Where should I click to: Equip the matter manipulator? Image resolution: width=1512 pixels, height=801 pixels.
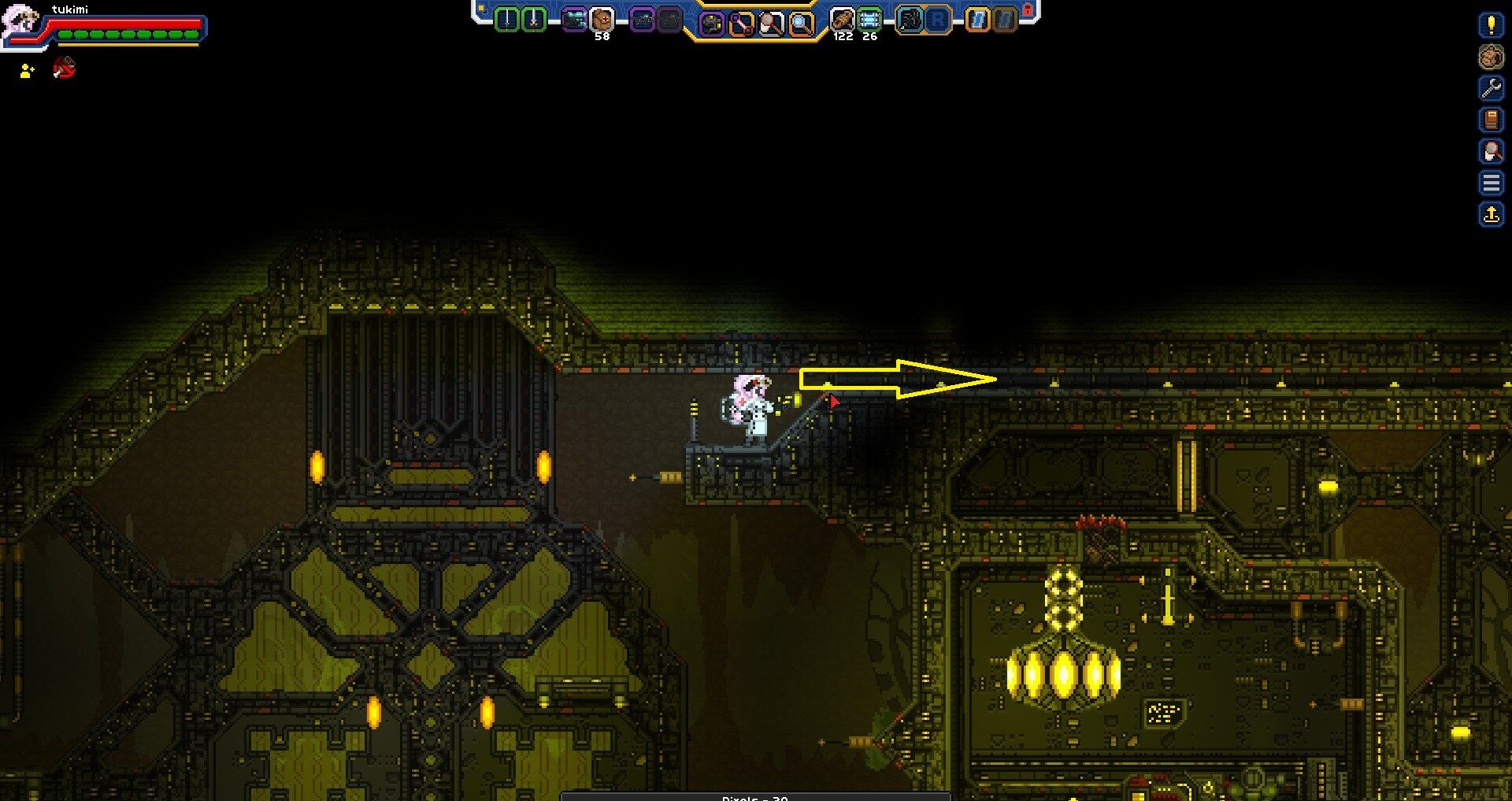[713, 21]
